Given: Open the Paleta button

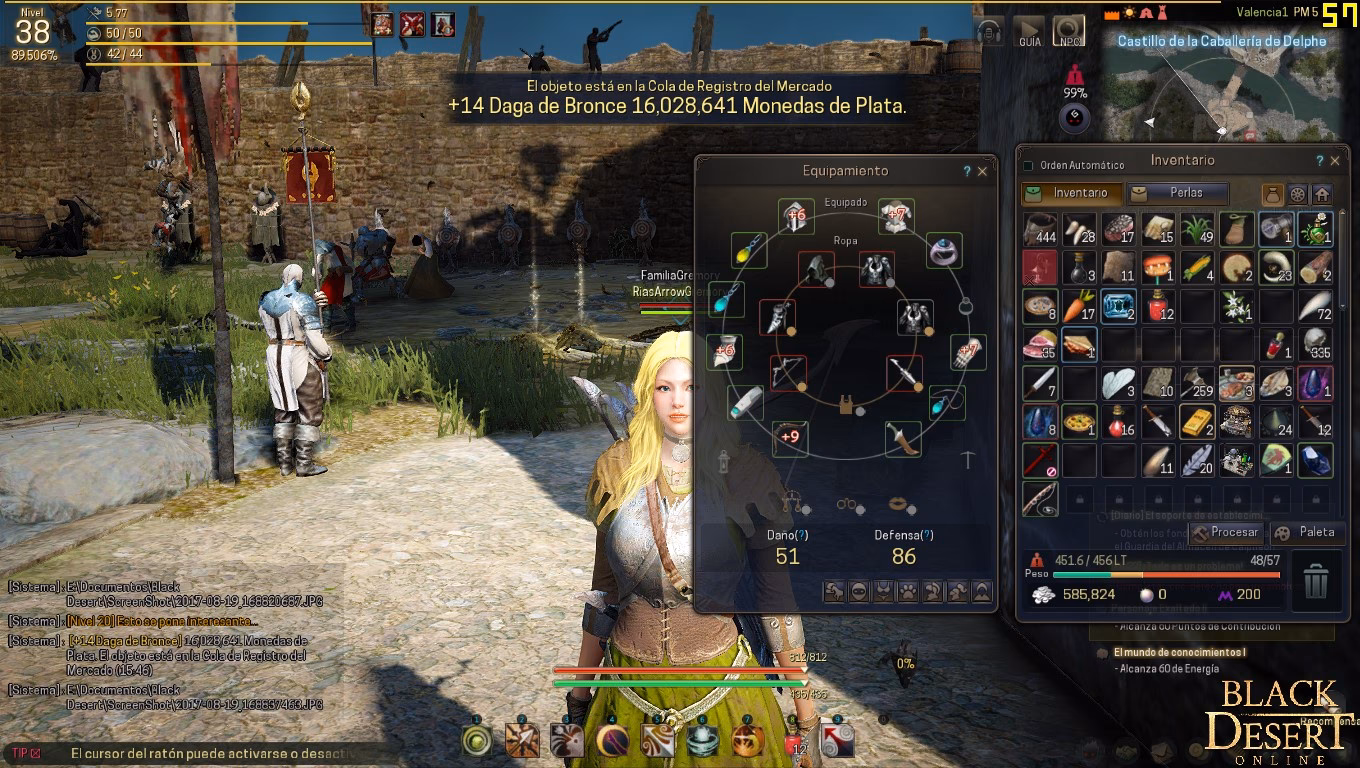Looking at the screenshot, I should 1307,532.
